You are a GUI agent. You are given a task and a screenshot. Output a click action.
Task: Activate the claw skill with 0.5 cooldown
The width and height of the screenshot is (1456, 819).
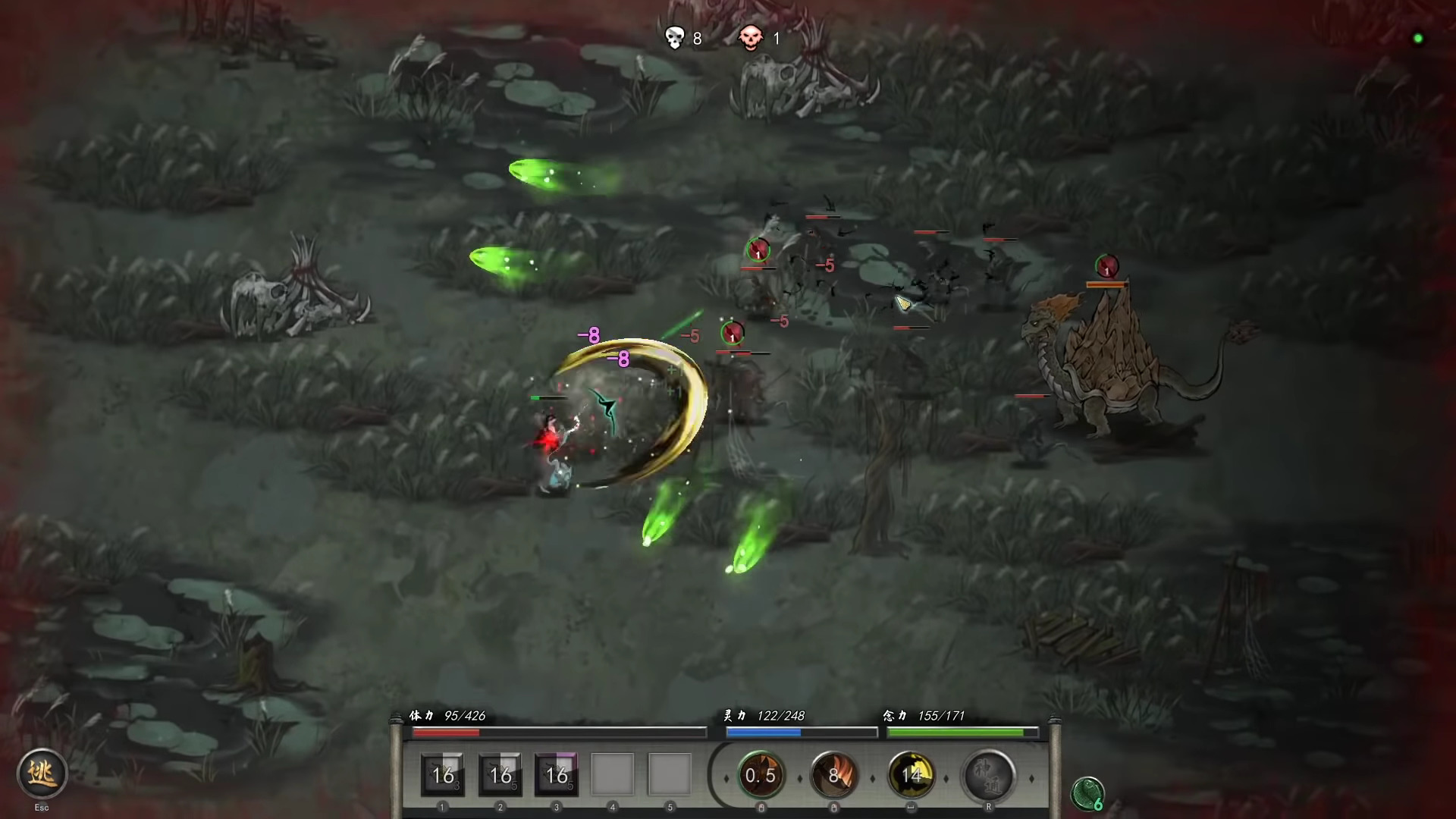point(761,775)
